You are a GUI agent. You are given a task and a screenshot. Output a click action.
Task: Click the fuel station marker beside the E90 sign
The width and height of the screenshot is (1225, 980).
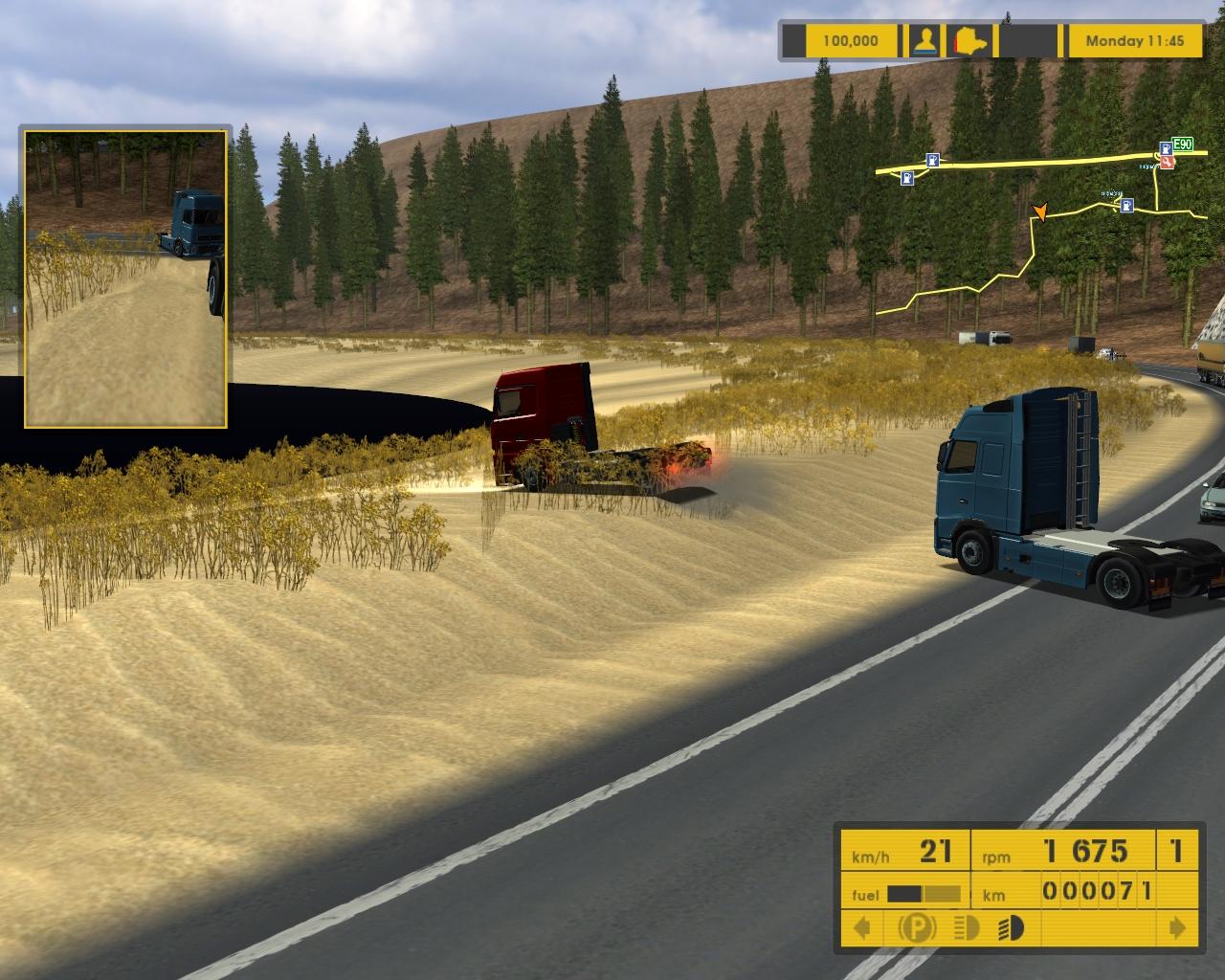point(1166,148)
